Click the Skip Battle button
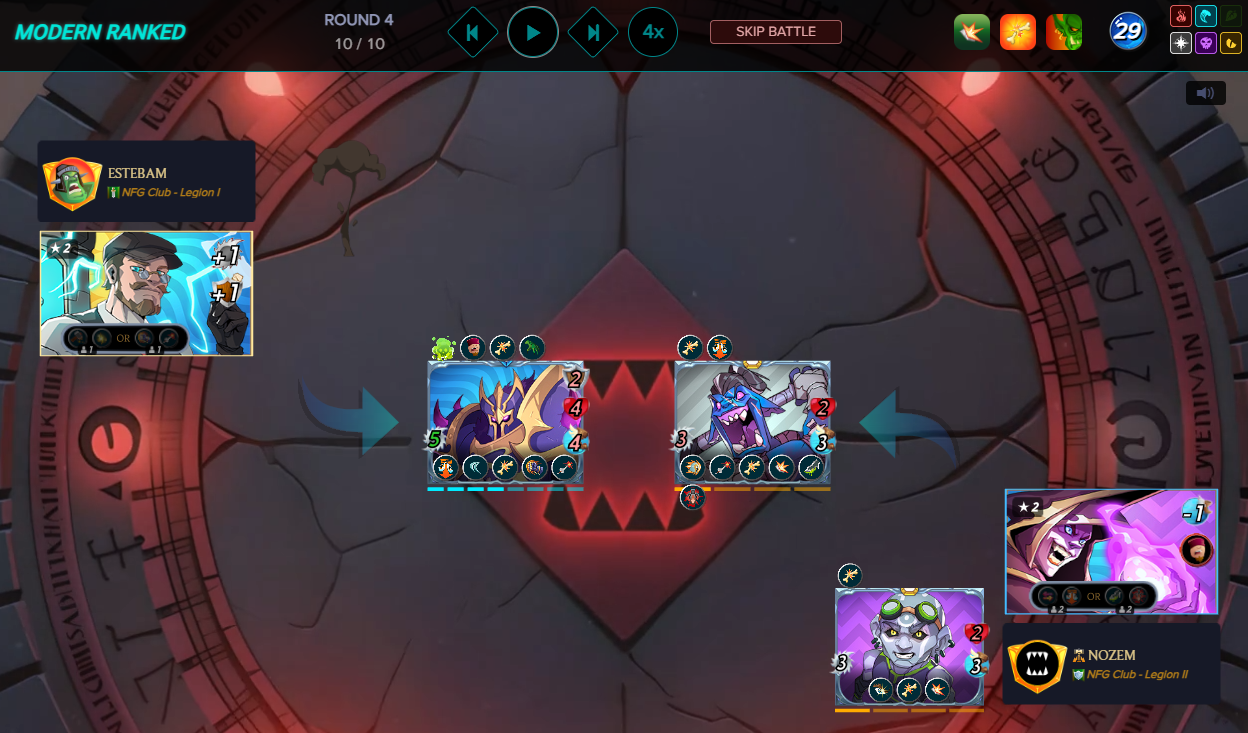Viewport: 1248px width, 733px height. click(775, 32)
